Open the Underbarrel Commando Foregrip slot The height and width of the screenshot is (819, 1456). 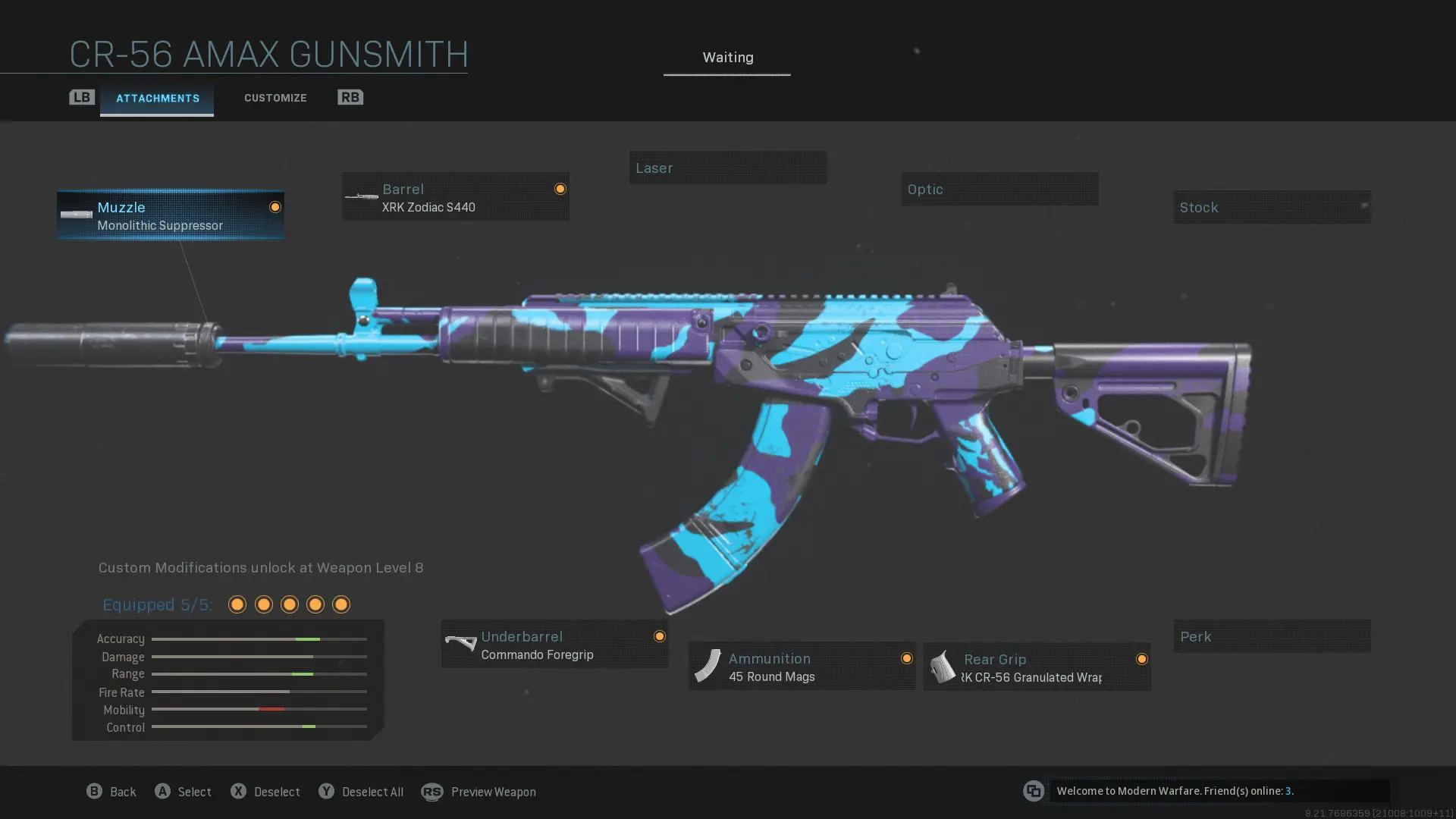pos(554,645)
